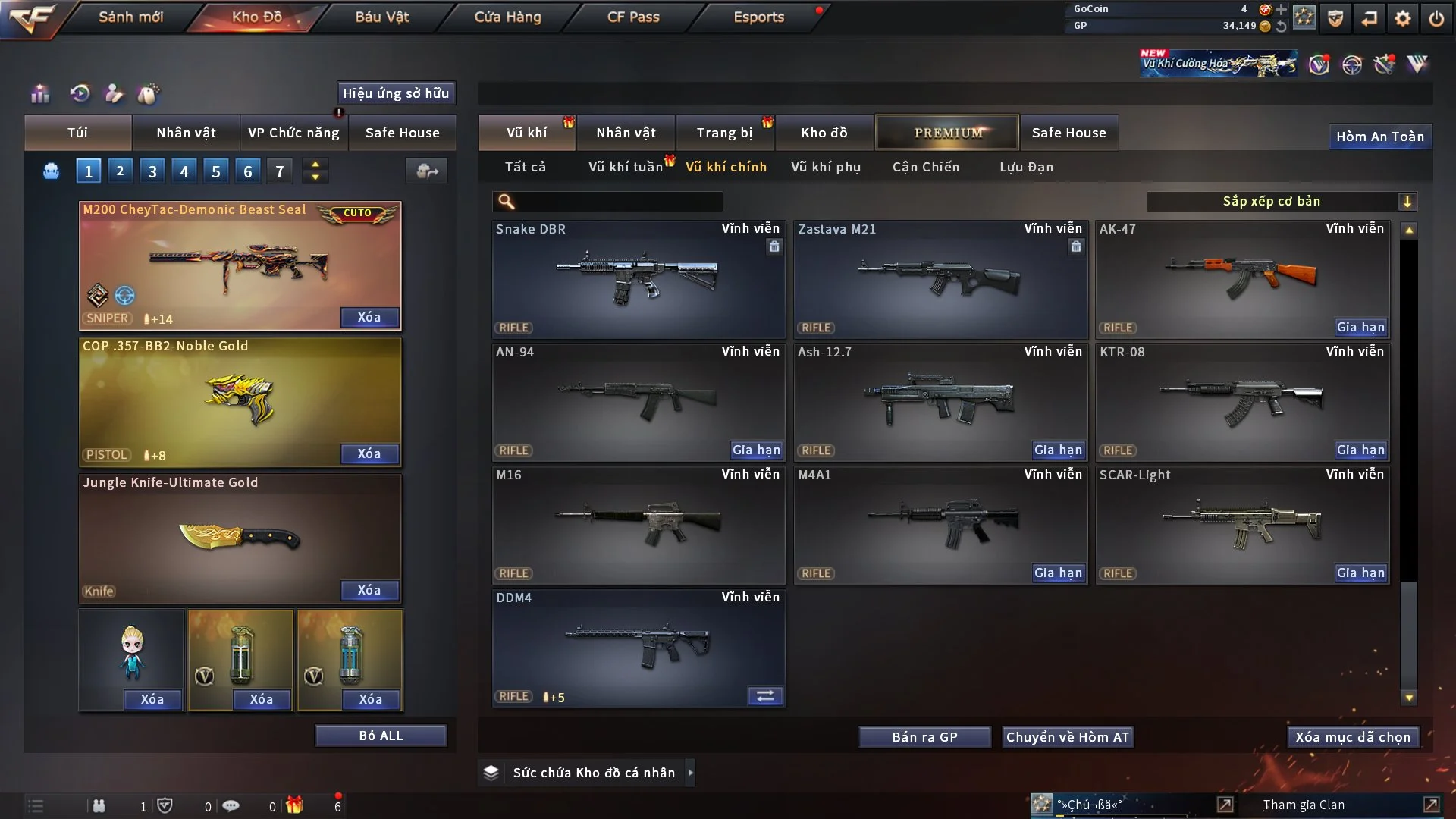Unequip all items with Bỏ ALL

pyautogui.click(x=381, y=736)
